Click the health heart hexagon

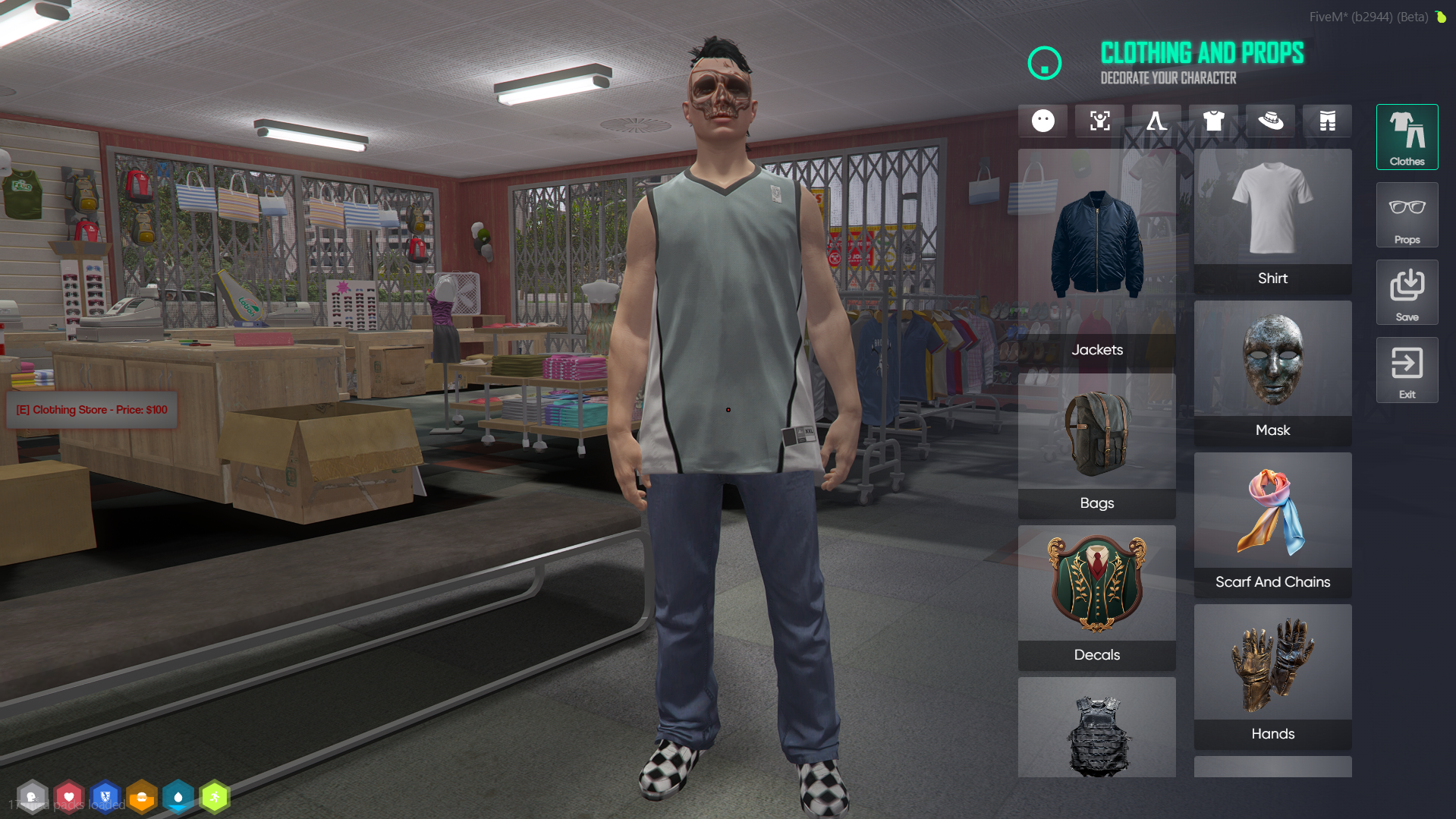pyautogui.click(x=69, y=797)
